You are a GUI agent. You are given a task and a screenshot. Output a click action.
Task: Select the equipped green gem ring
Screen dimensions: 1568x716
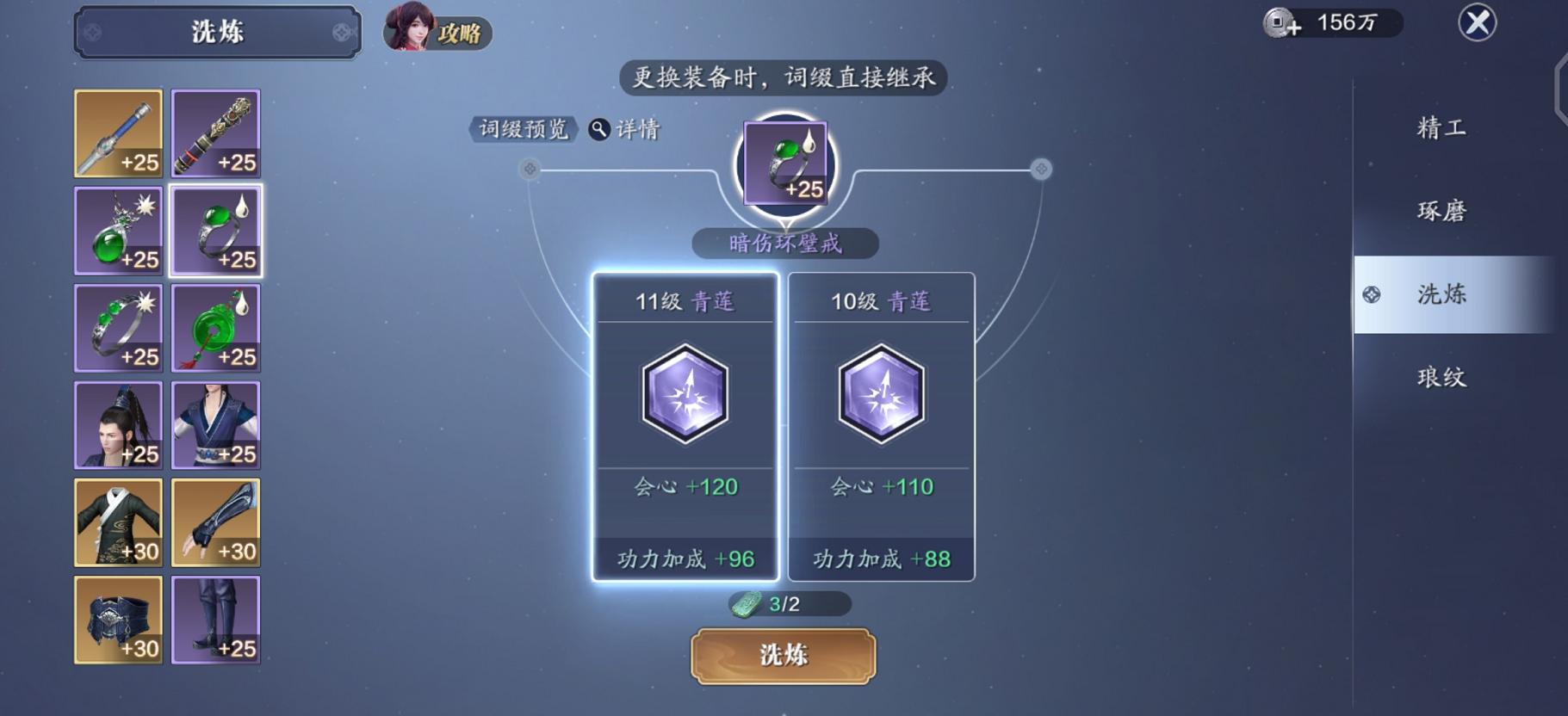click(x=215, y=231)
